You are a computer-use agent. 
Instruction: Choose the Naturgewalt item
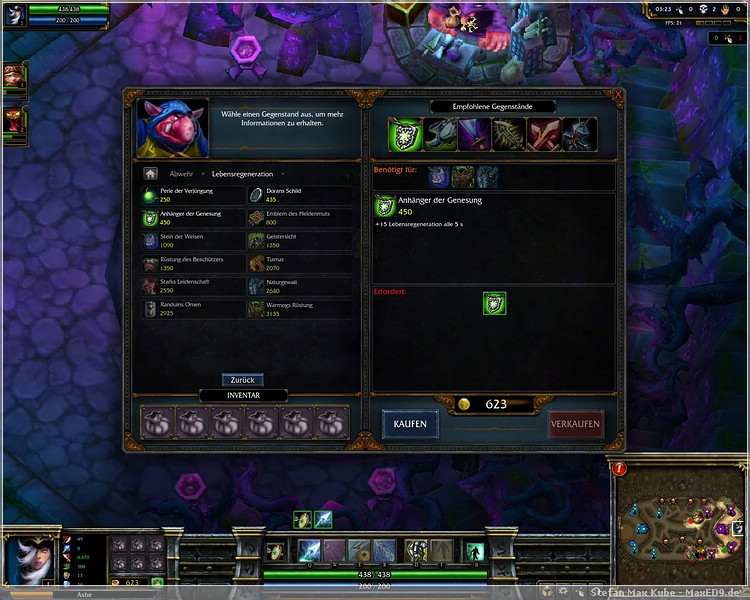point(299,287)
